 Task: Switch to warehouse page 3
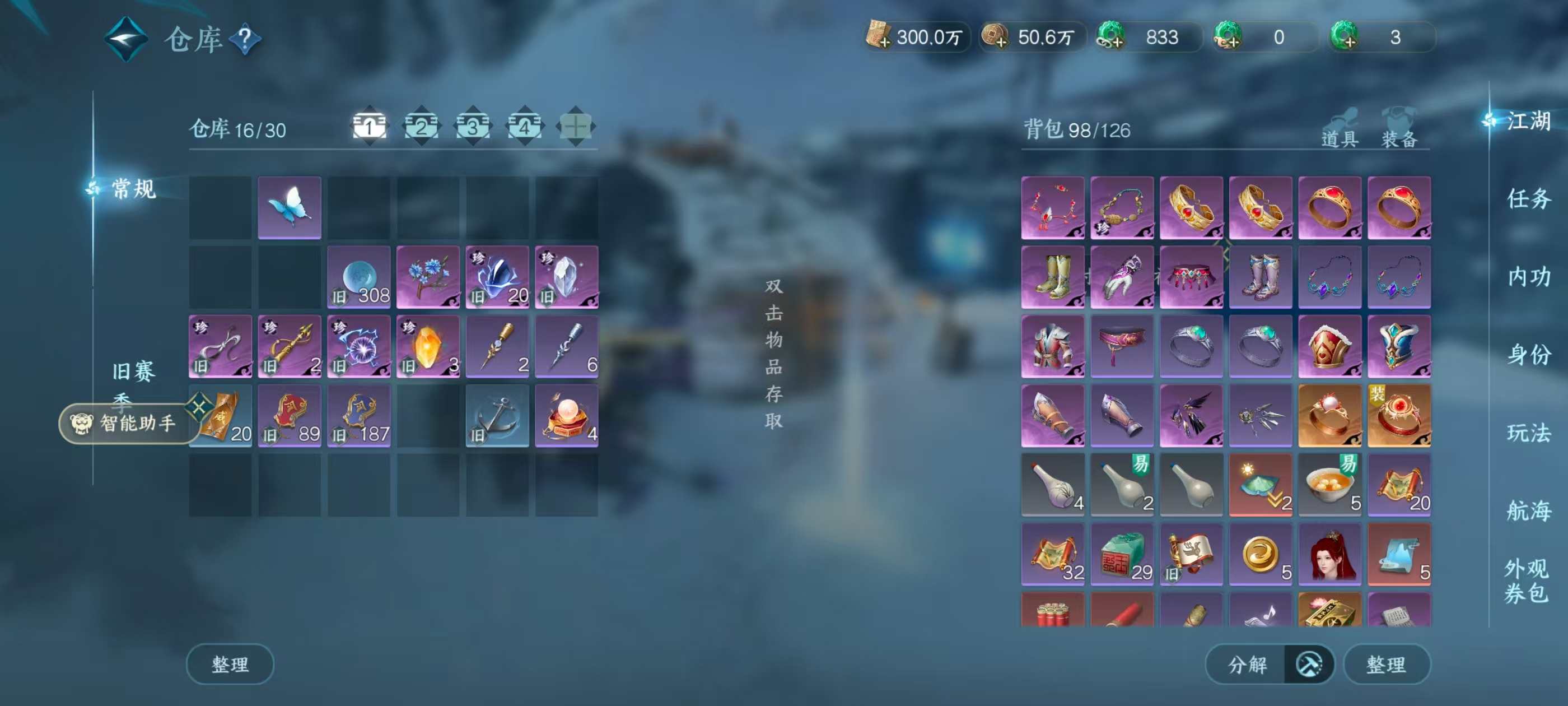coord(473,127)
